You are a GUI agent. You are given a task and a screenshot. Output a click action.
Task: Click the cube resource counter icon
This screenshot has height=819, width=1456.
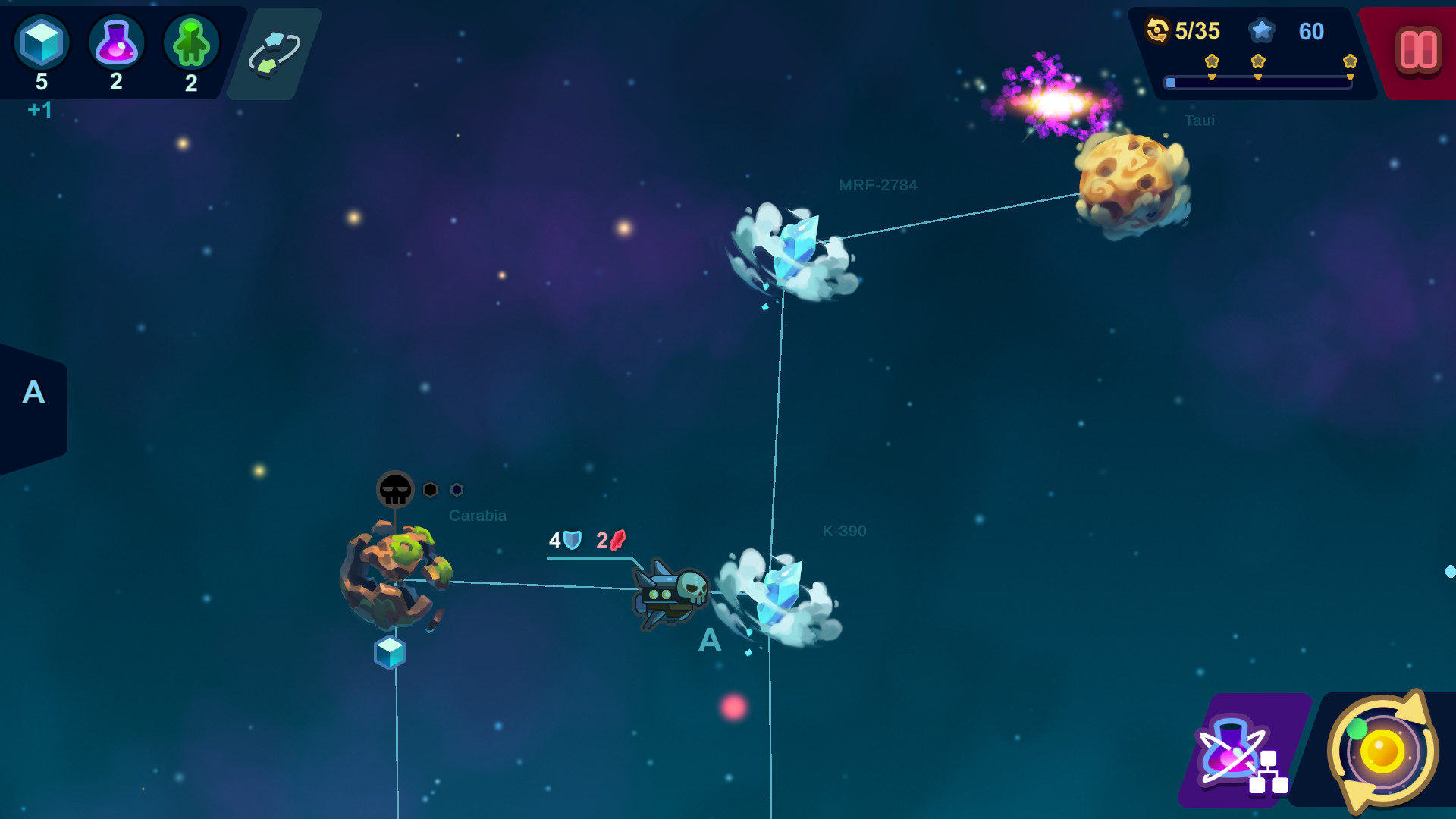pyautogui.click(x=42, y=43)
